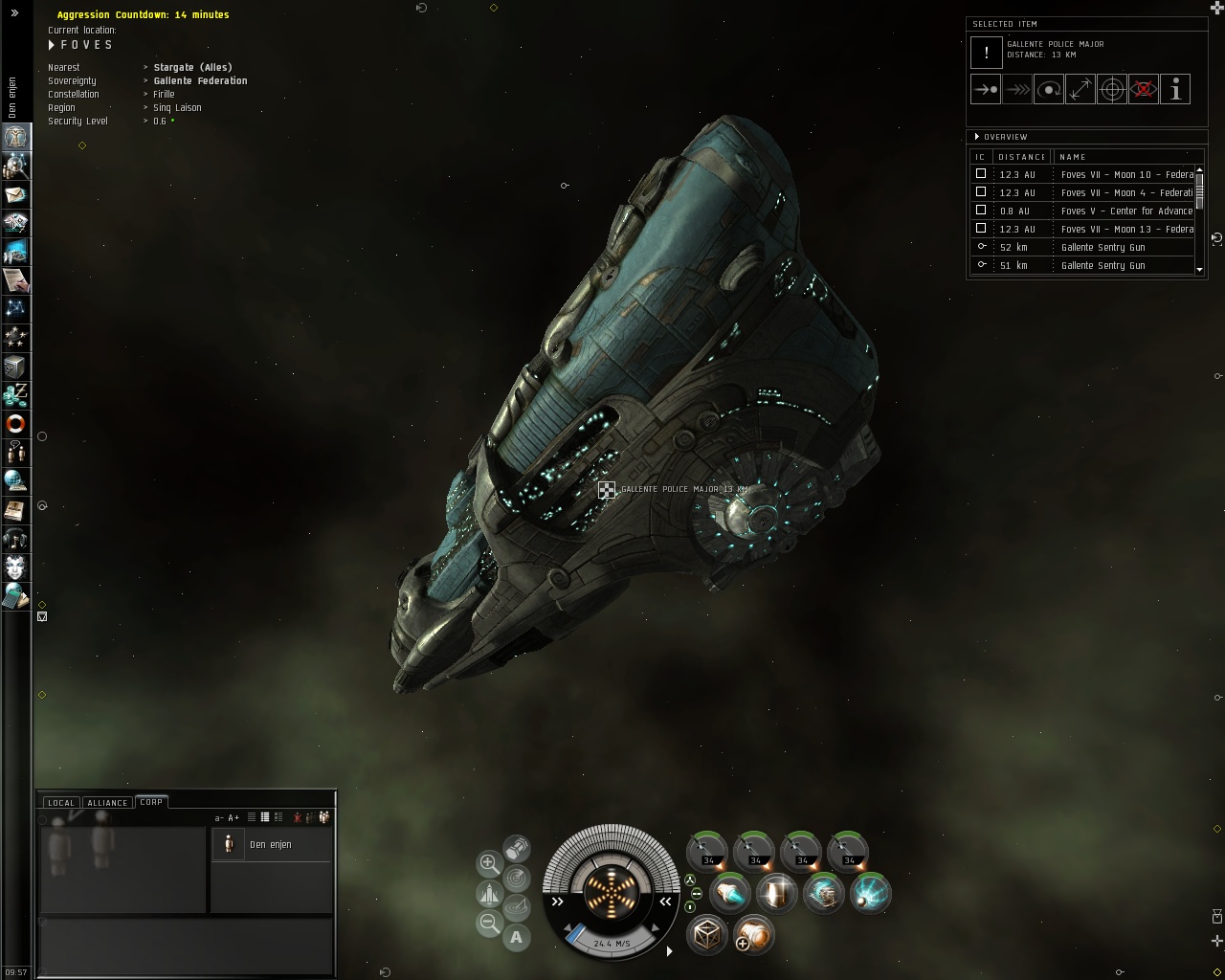Open the character sheet icon

(16, 137)
